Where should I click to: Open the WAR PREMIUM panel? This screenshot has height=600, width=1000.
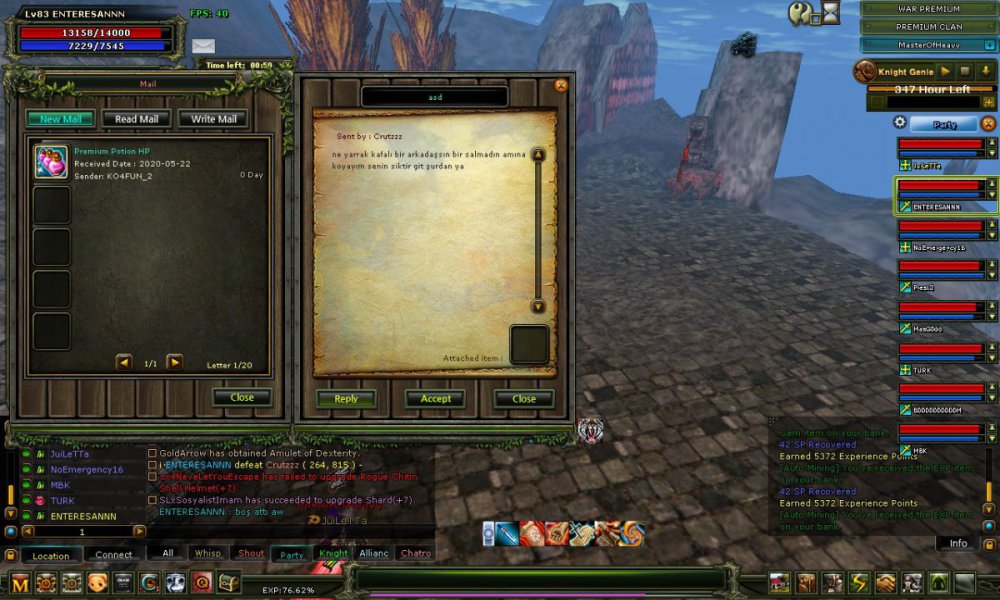tap(928, 9)
